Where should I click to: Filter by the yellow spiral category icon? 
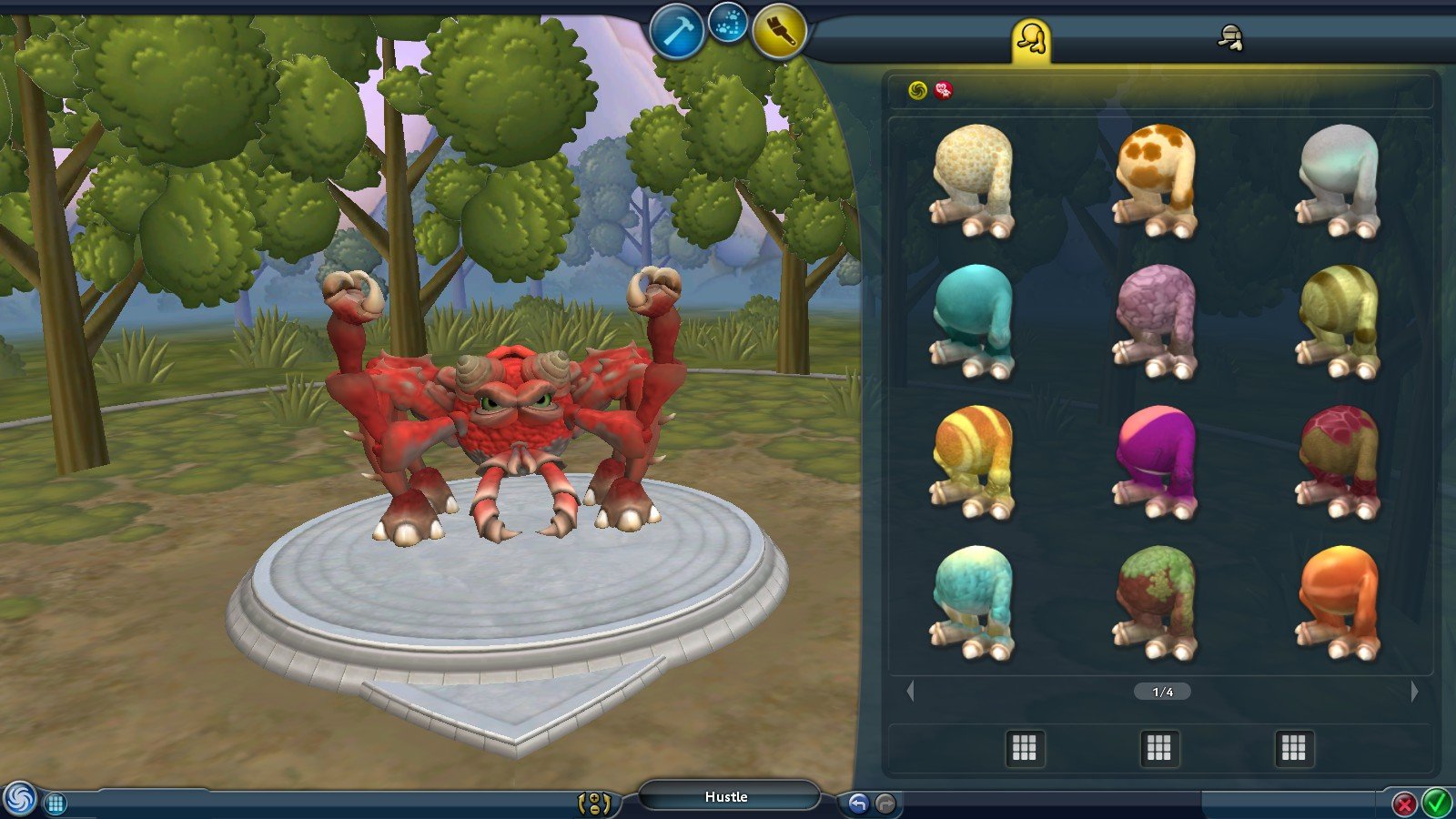coord(917,90)
